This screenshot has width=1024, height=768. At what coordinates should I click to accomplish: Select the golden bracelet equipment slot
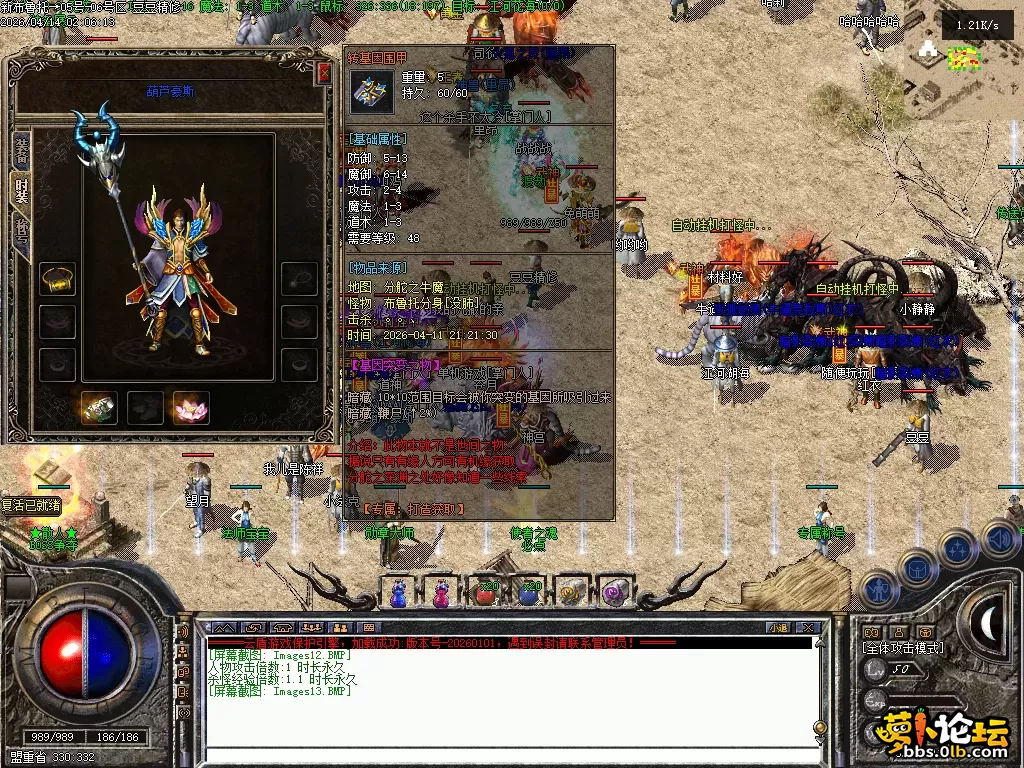tap(58, 279)
